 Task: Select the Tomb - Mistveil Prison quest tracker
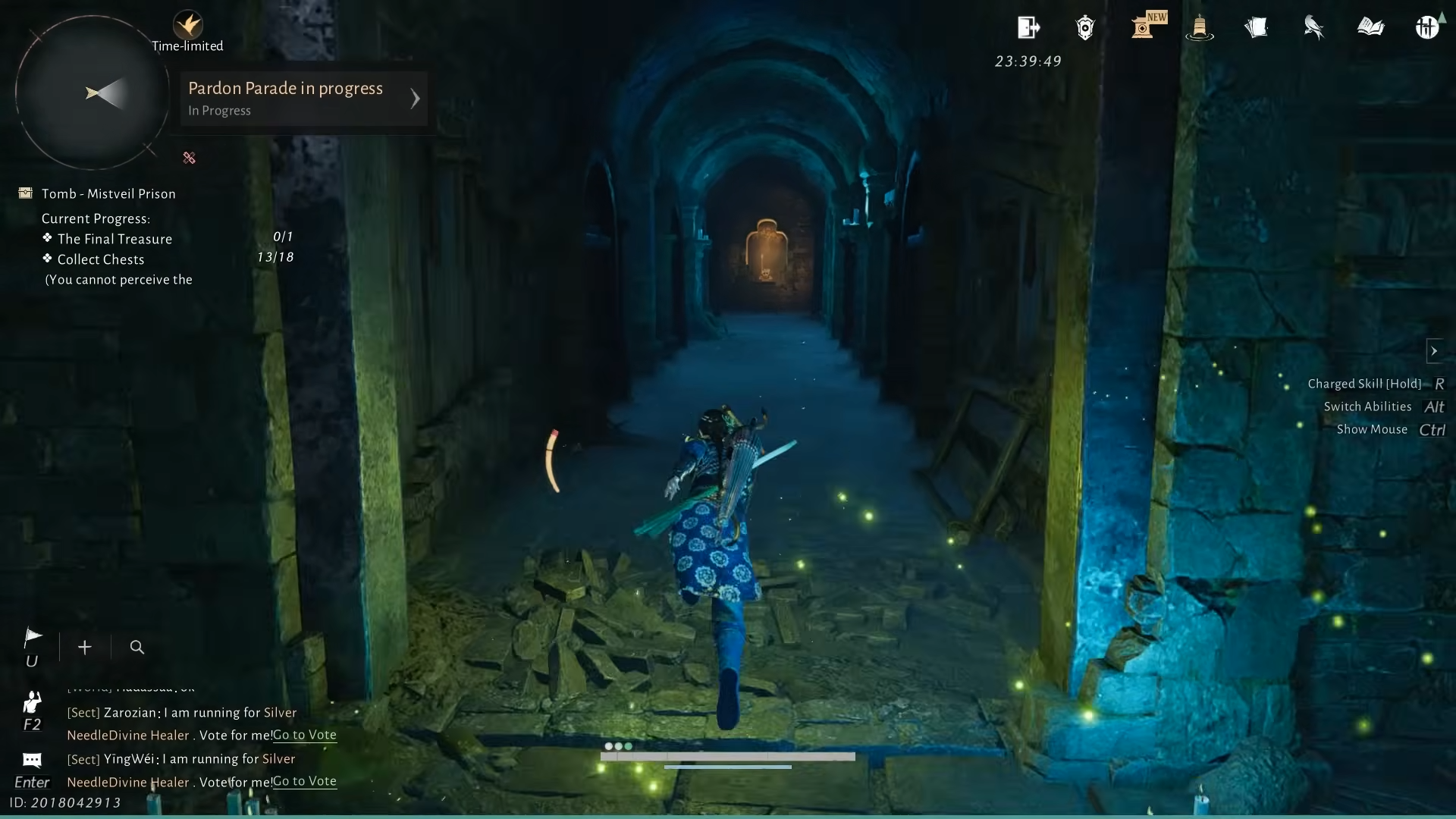[x=108, y=194]
